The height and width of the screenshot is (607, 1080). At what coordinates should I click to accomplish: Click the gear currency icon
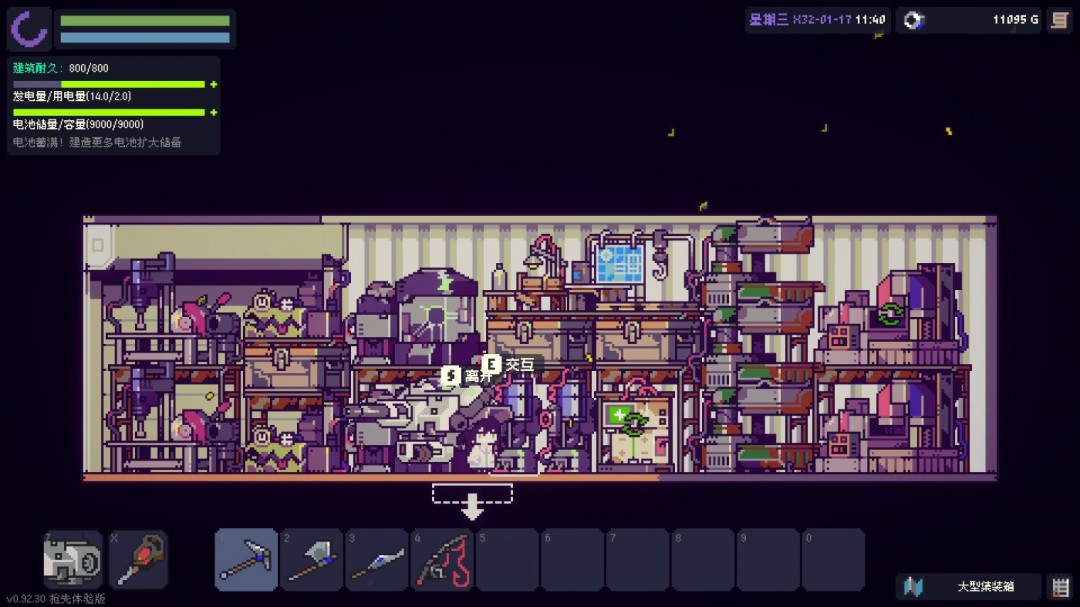(x=914, y=20)
